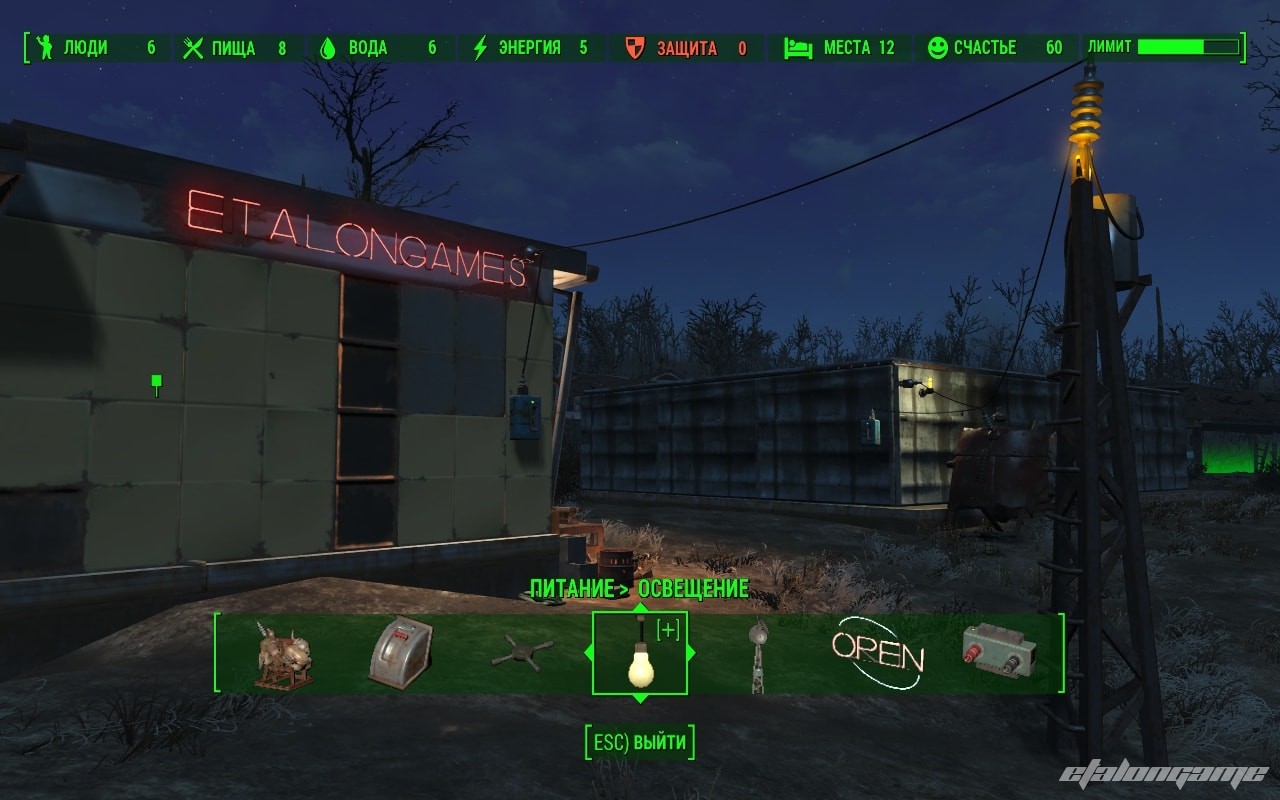Choose the tall lamp post item
1280x800 pixels.
(760, 655)
